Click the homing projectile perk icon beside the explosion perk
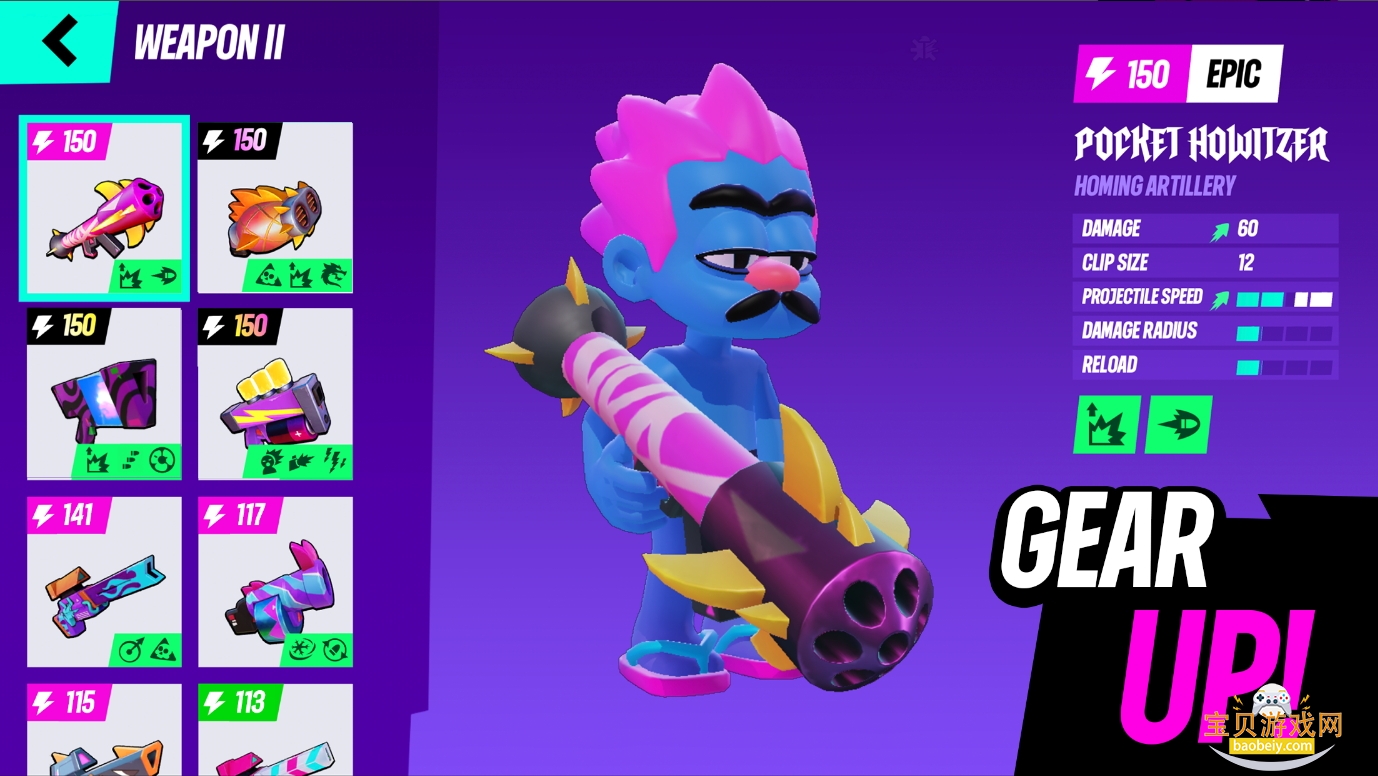1378x776 pixels. (x=1177, y=423)
